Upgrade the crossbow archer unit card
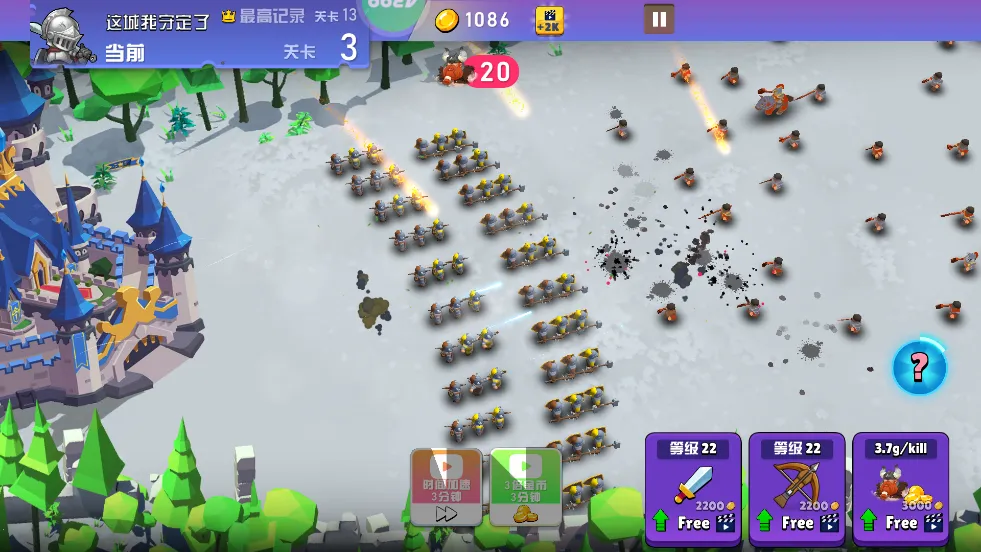Image resolution: width=981 pixels, height=552 pixels. pos(797,485)
